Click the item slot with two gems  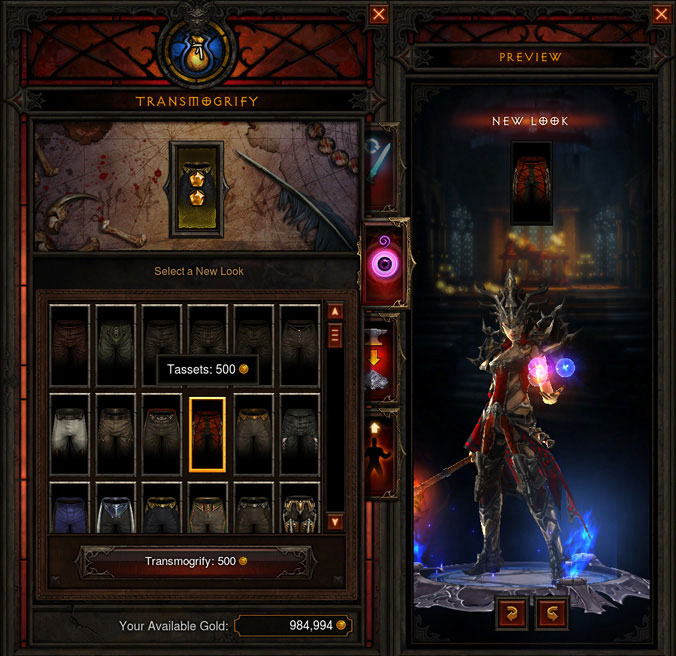[196, 189]
